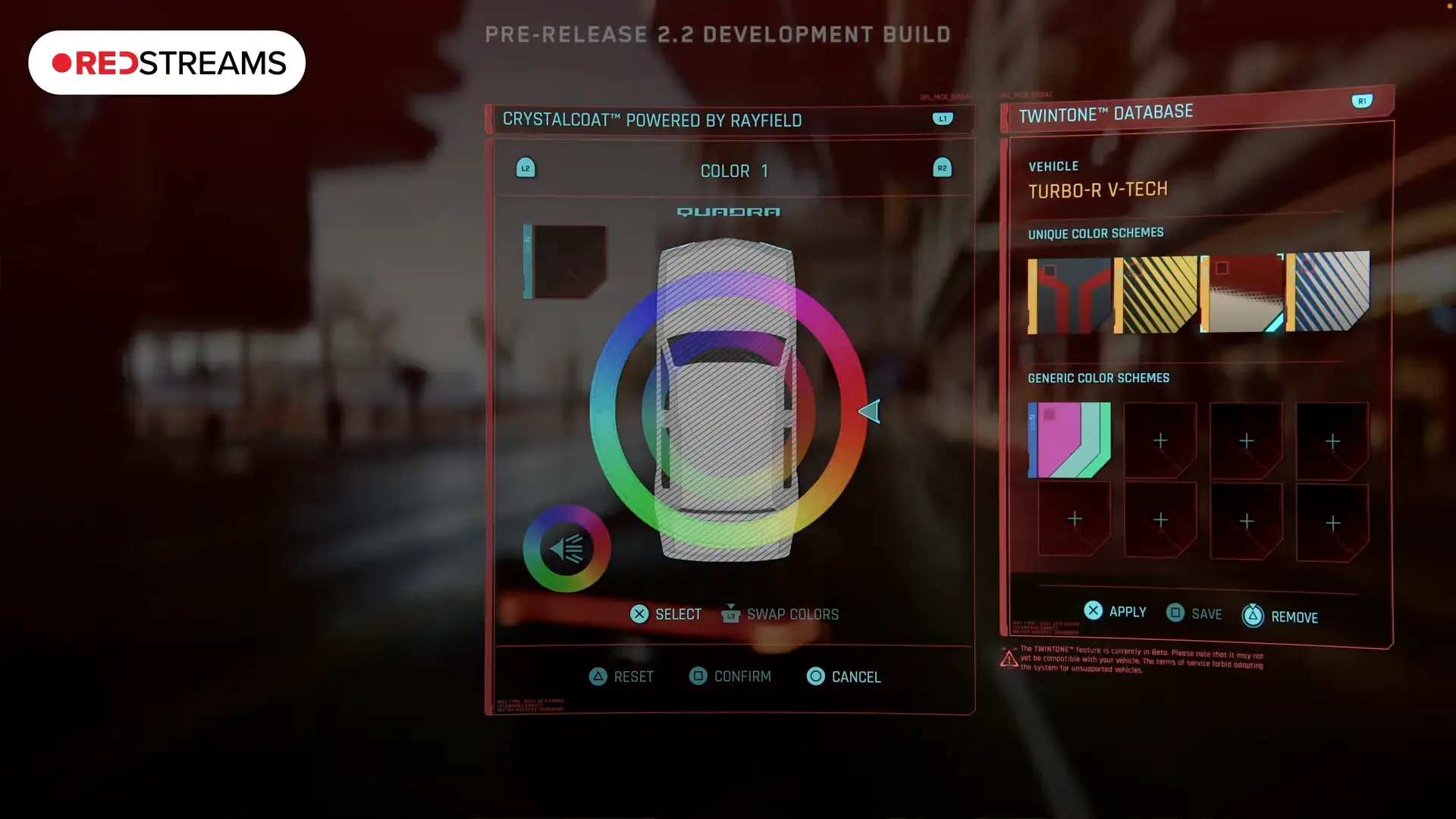Confirm the chosen paint color
This screenshot has width=1456, height=819.
pyautogui.click(x=730, y=676)
